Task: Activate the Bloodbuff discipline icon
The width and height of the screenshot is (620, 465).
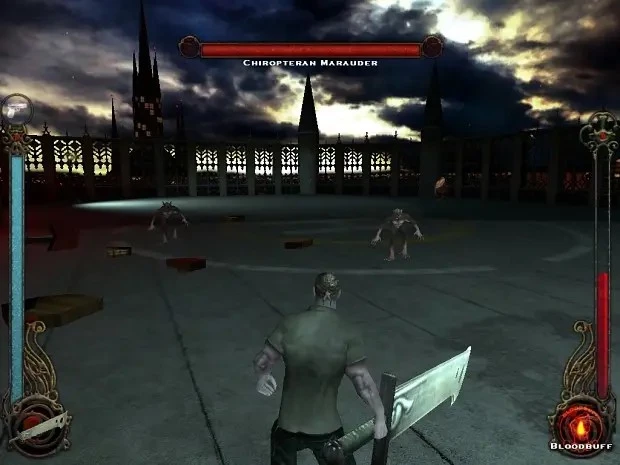Action: [x=581, y=418]
